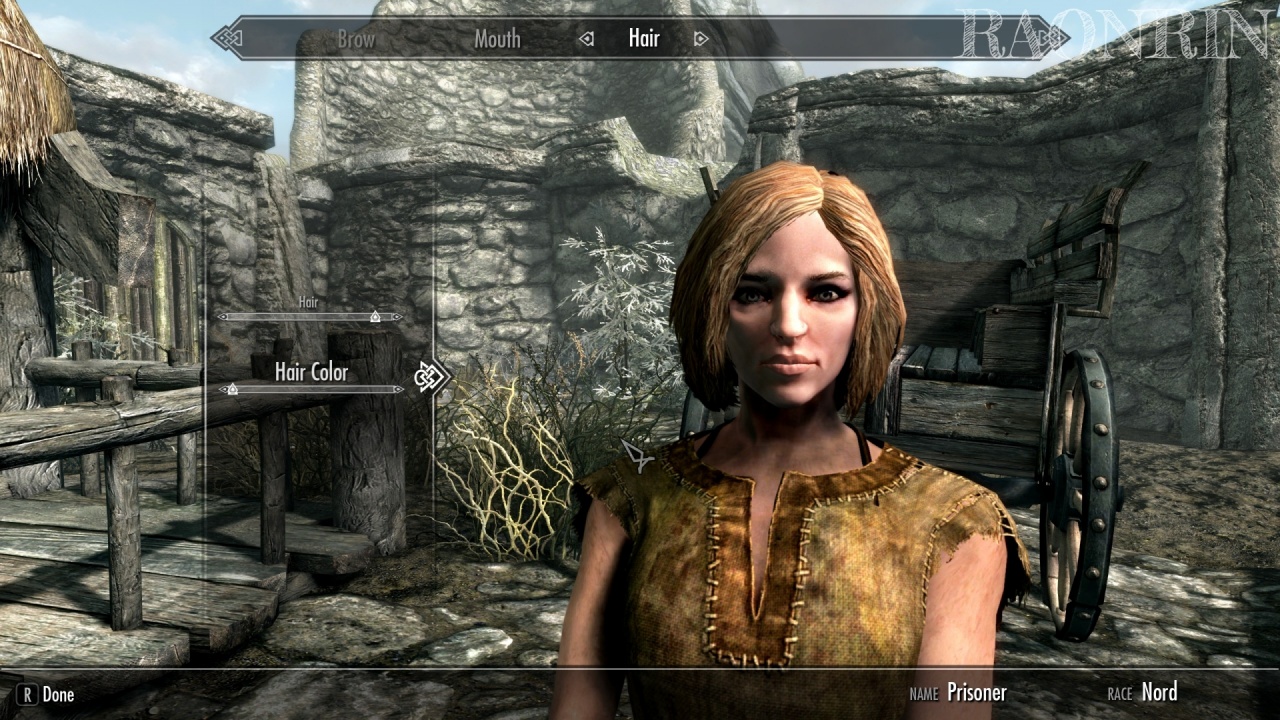Select the Mouth category tab
This screenshot has width=1280, height=720.
497,39
